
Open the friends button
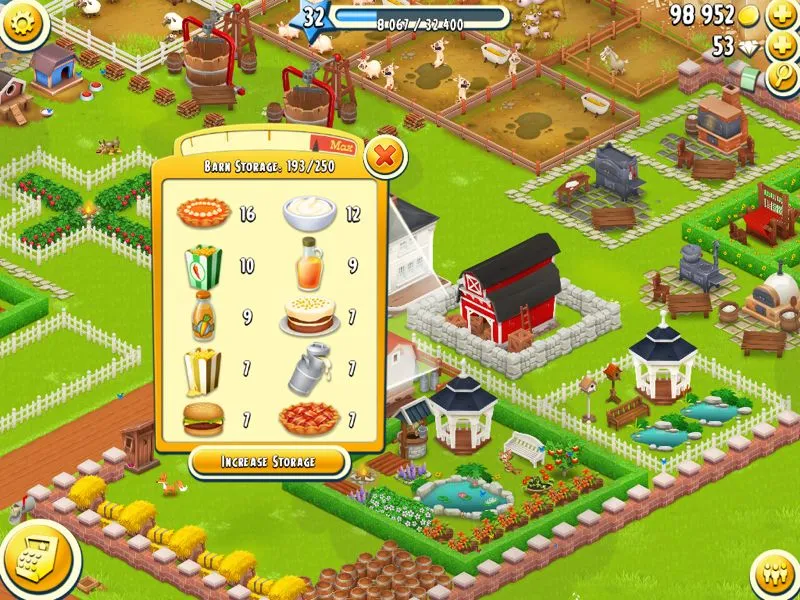point(772,573)
